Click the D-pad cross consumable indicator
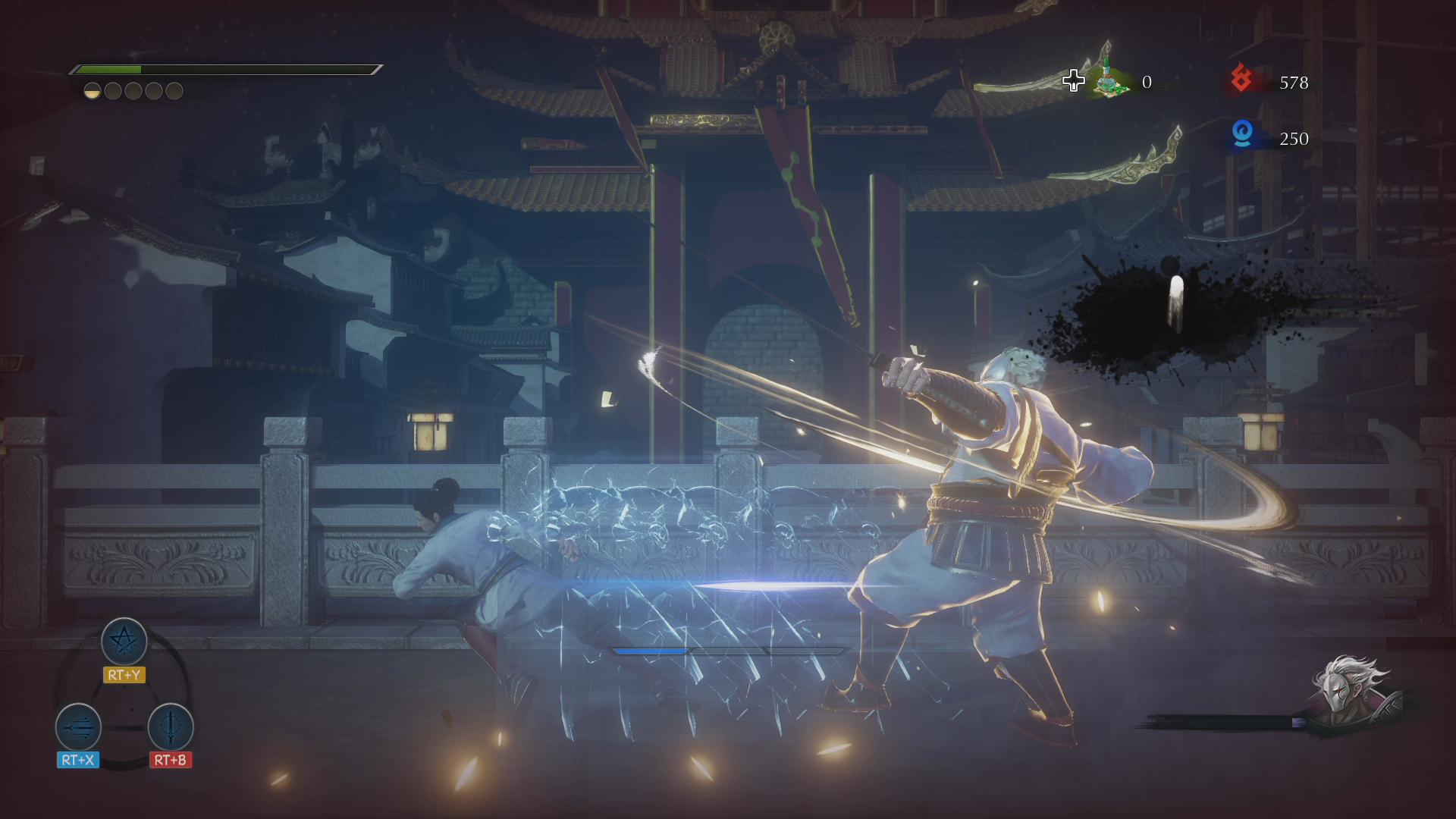The height and width of the screenshot is (819, 1456). click(1074, 80)
